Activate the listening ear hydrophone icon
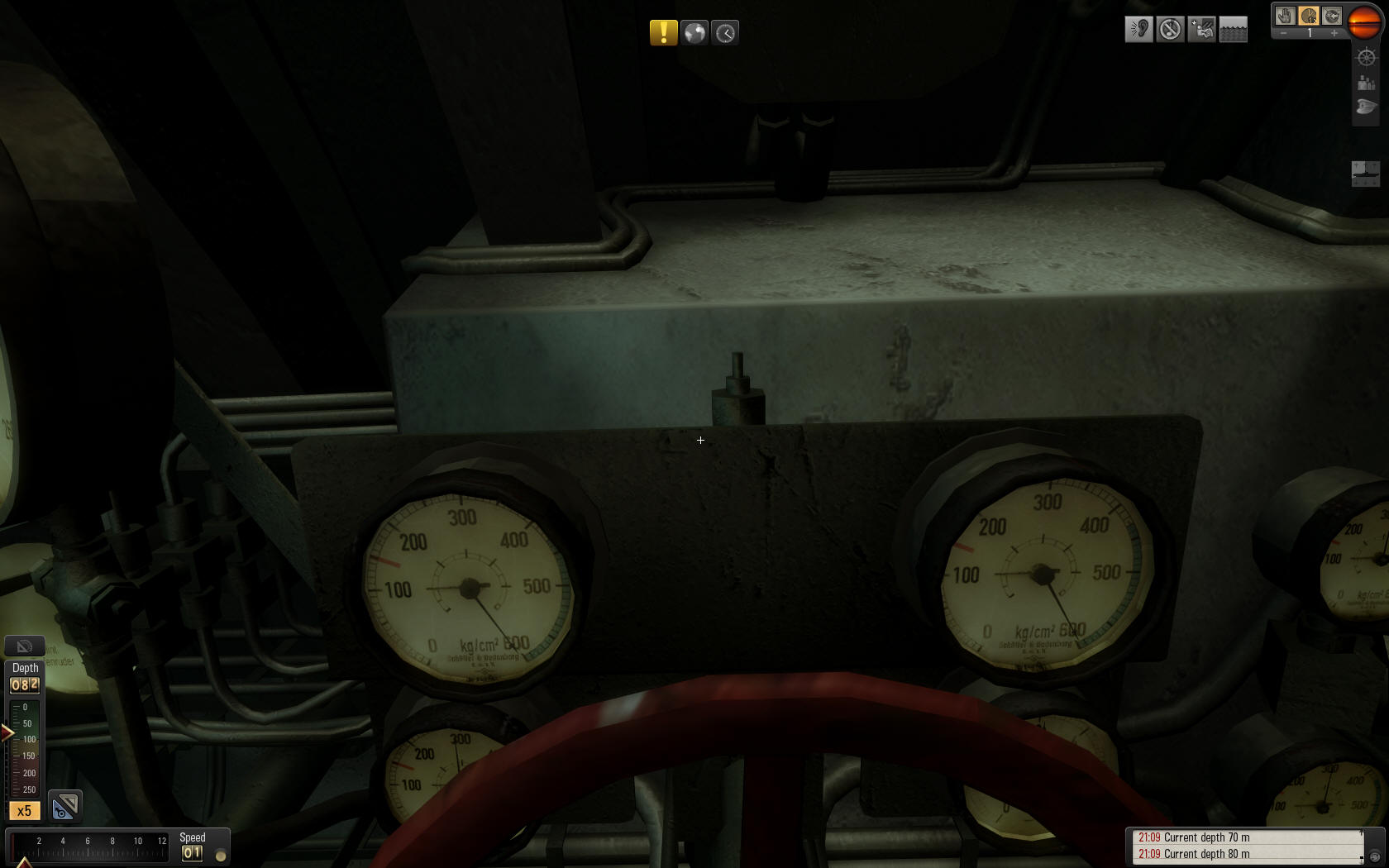The height and width of the screenshot is (868, 1389). pyautogui.click(x=1138, y=30)
